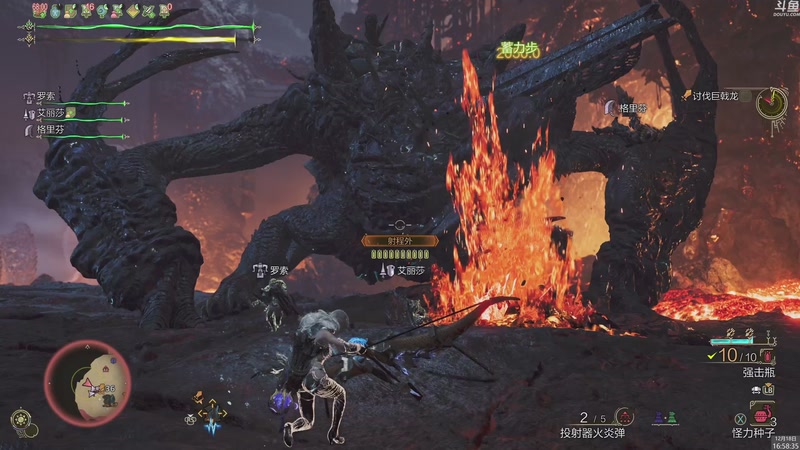The image size is (800, 450).
Task: Select the 投射器火炎弹 slinger ammo icon
Action: click(625, 416)
